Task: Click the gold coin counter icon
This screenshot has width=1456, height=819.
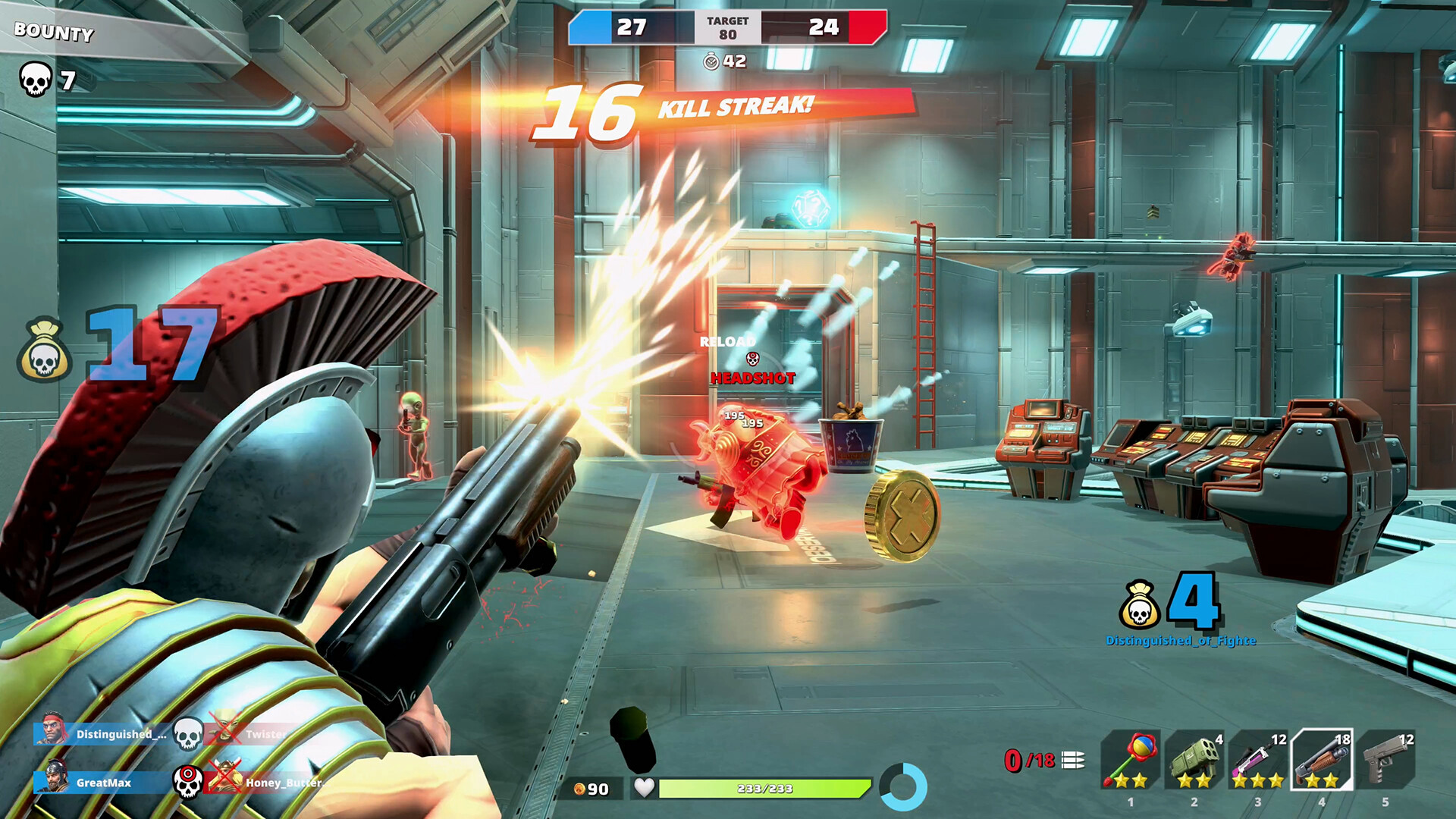Action: [581, 789]
